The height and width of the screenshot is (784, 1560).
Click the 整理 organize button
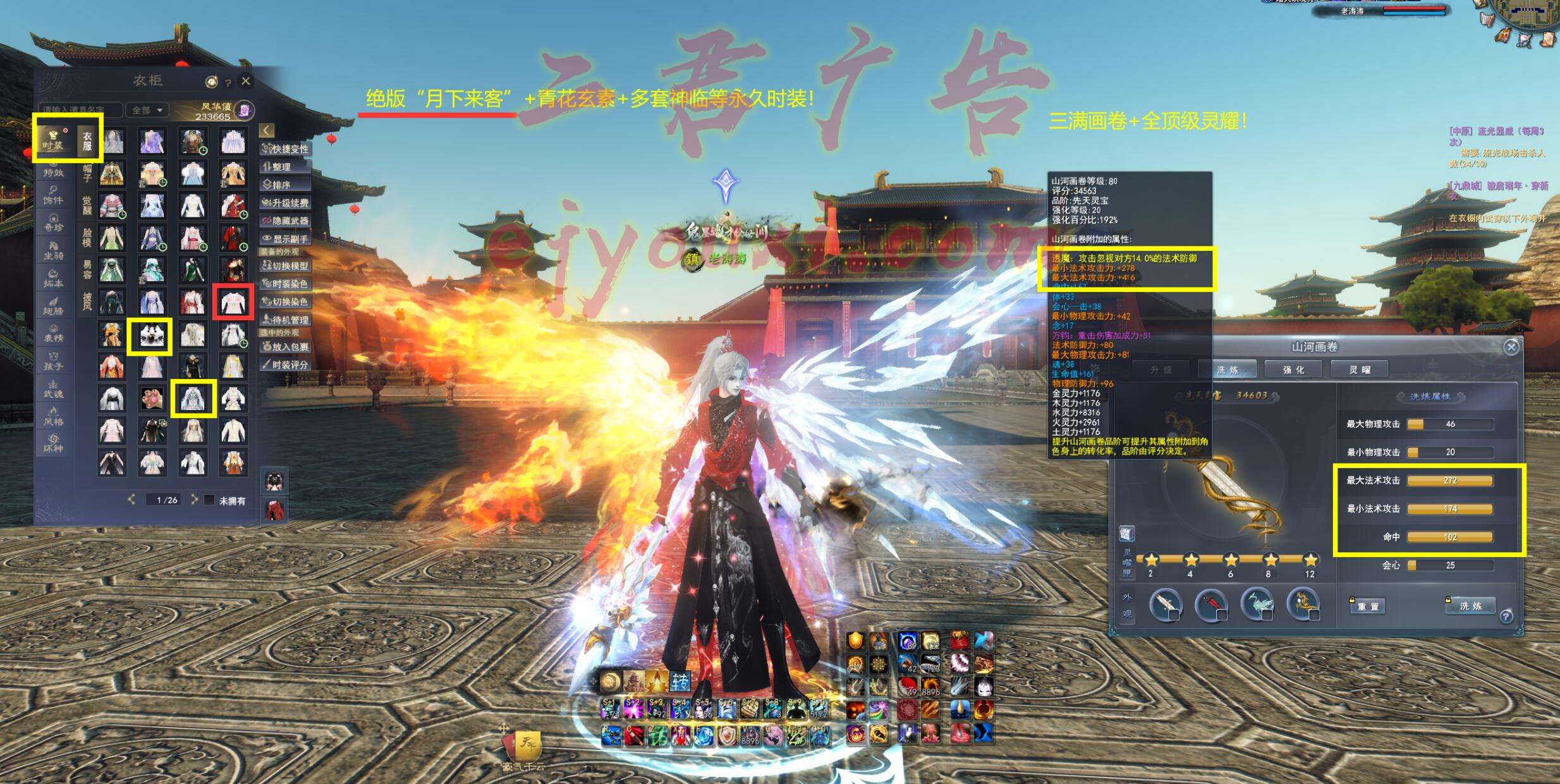tap(286, 167)
